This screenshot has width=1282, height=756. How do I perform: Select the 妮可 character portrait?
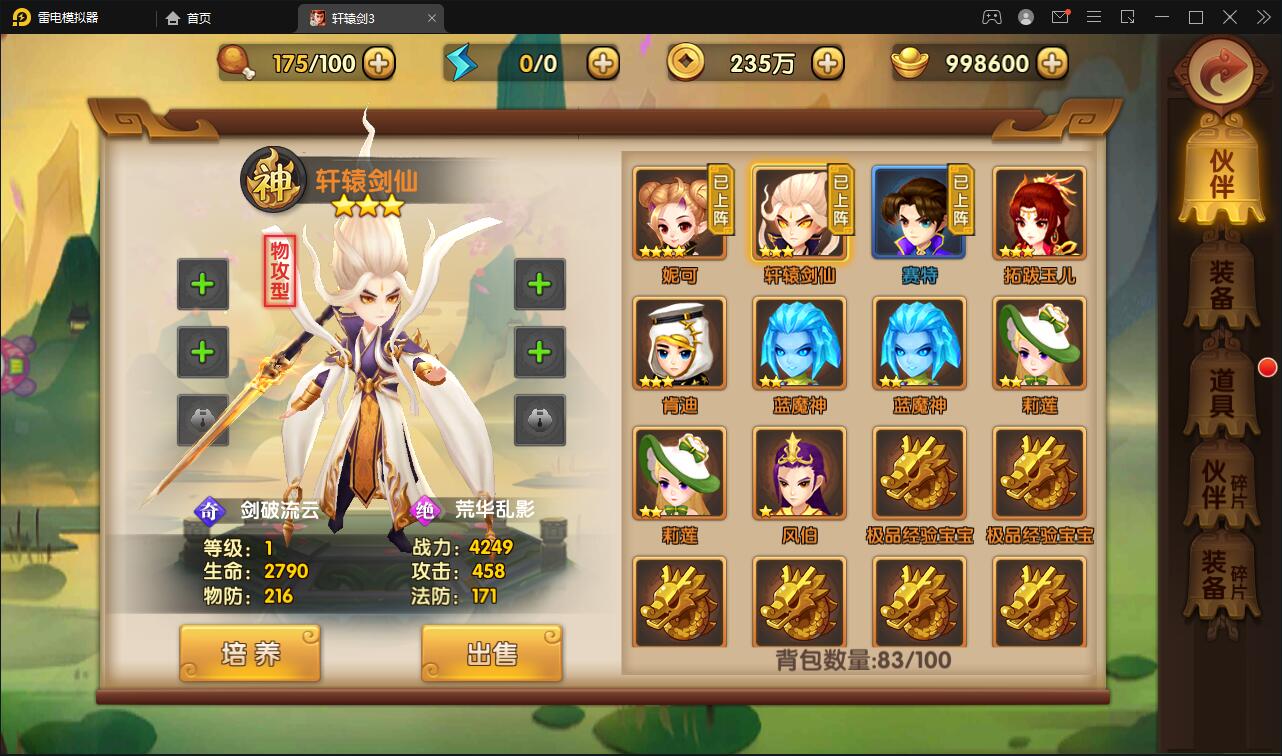(679, 213)
